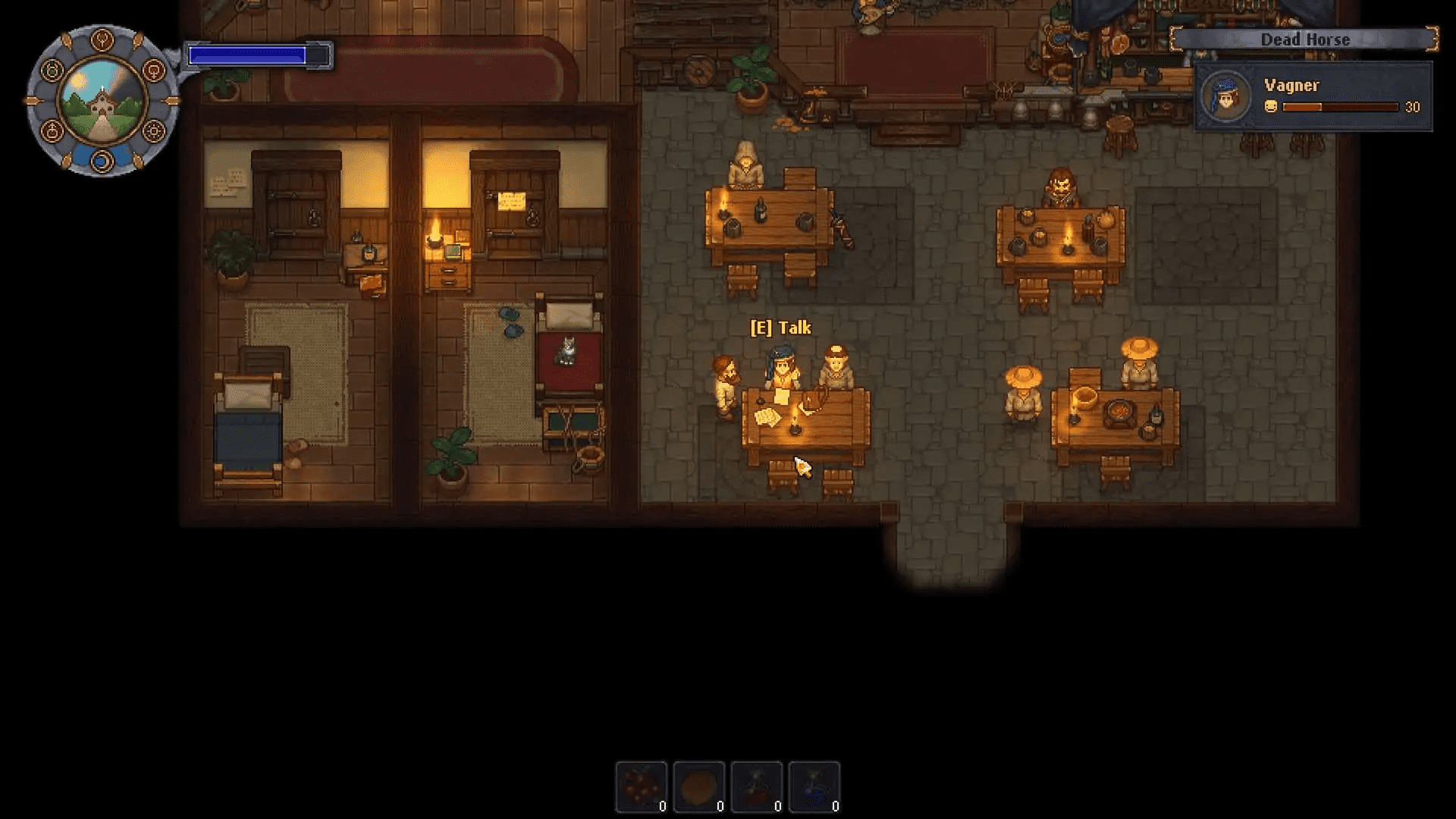Click the church scene in the clock's center
Screen dimensions: 1456x819
point(102,101)
